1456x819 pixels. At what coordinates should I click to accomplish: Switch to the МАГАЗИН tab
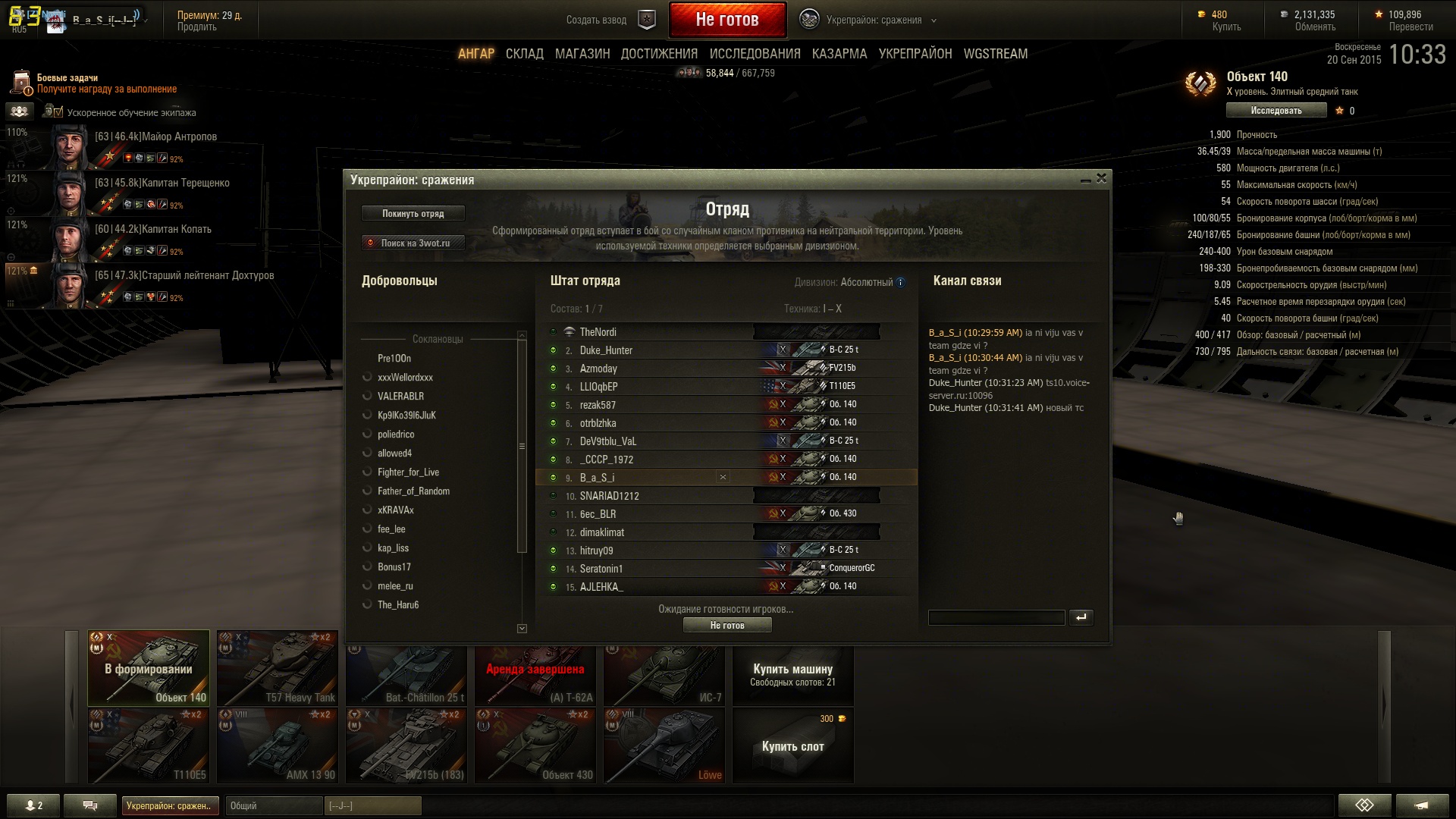pos(582,54)
